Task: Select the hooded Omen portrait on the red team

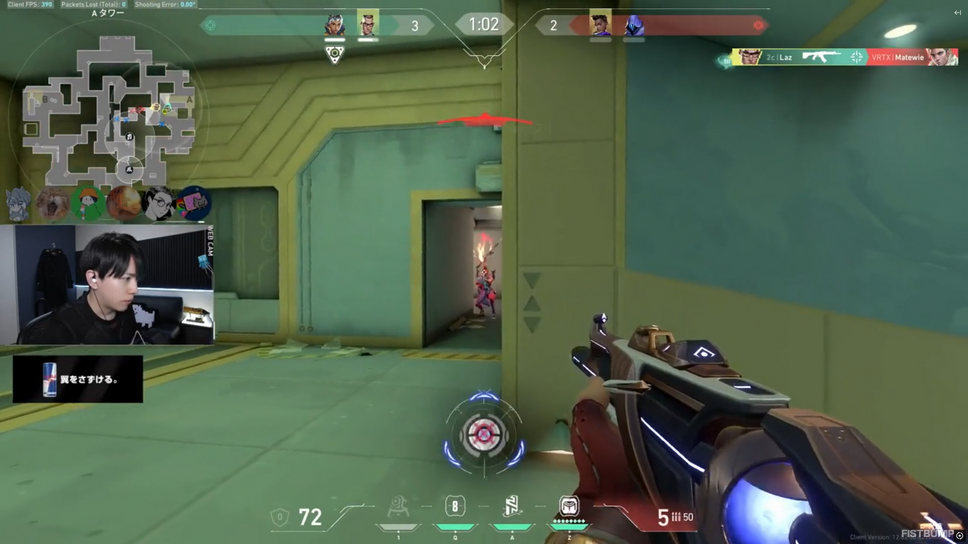Action: [633, 25]
